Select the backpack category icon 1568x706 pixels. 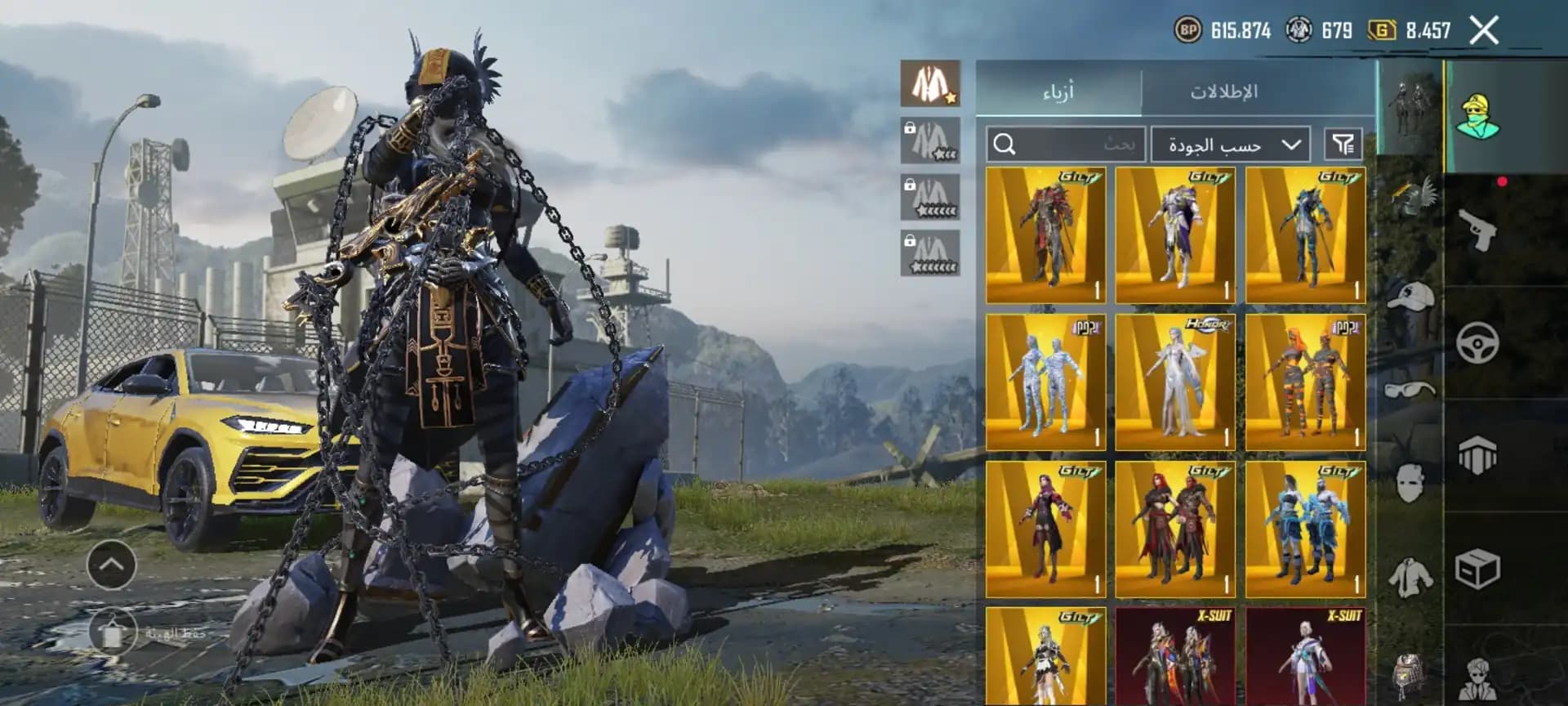coord(1410,674)
